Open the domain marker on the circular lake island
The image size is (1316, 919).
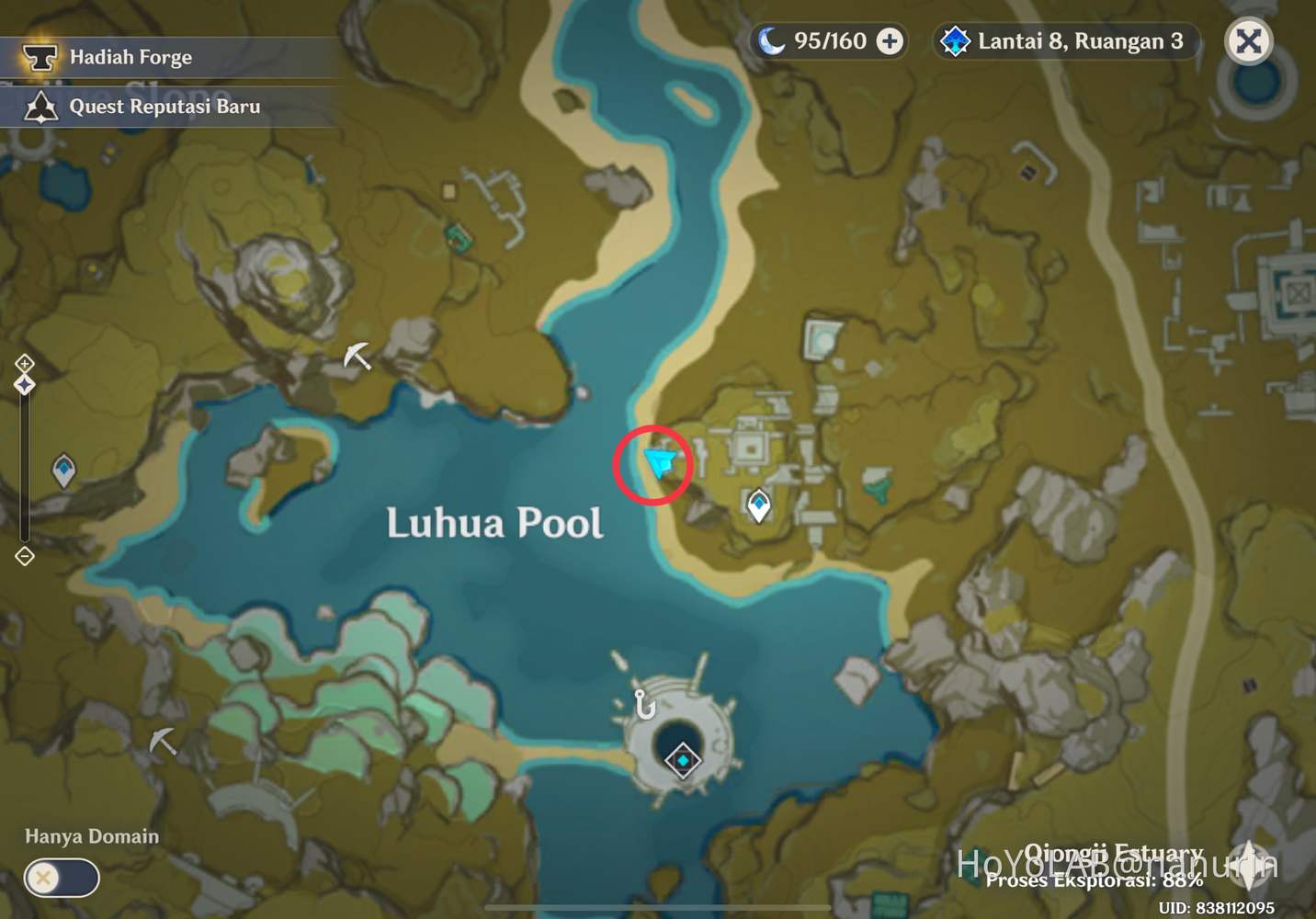(682, 761)
